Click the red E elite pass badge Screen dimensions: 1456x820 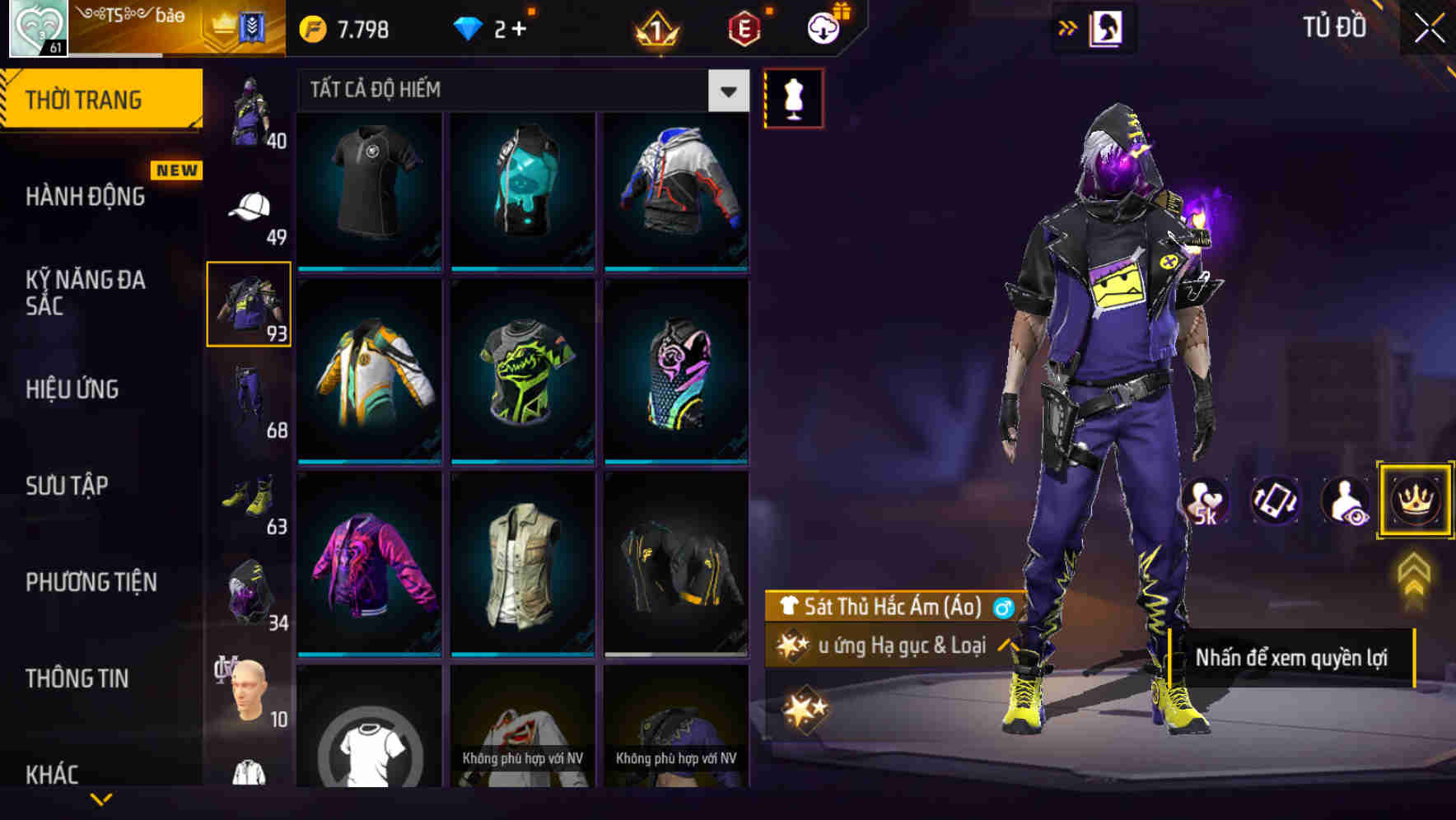click(740, 27)
